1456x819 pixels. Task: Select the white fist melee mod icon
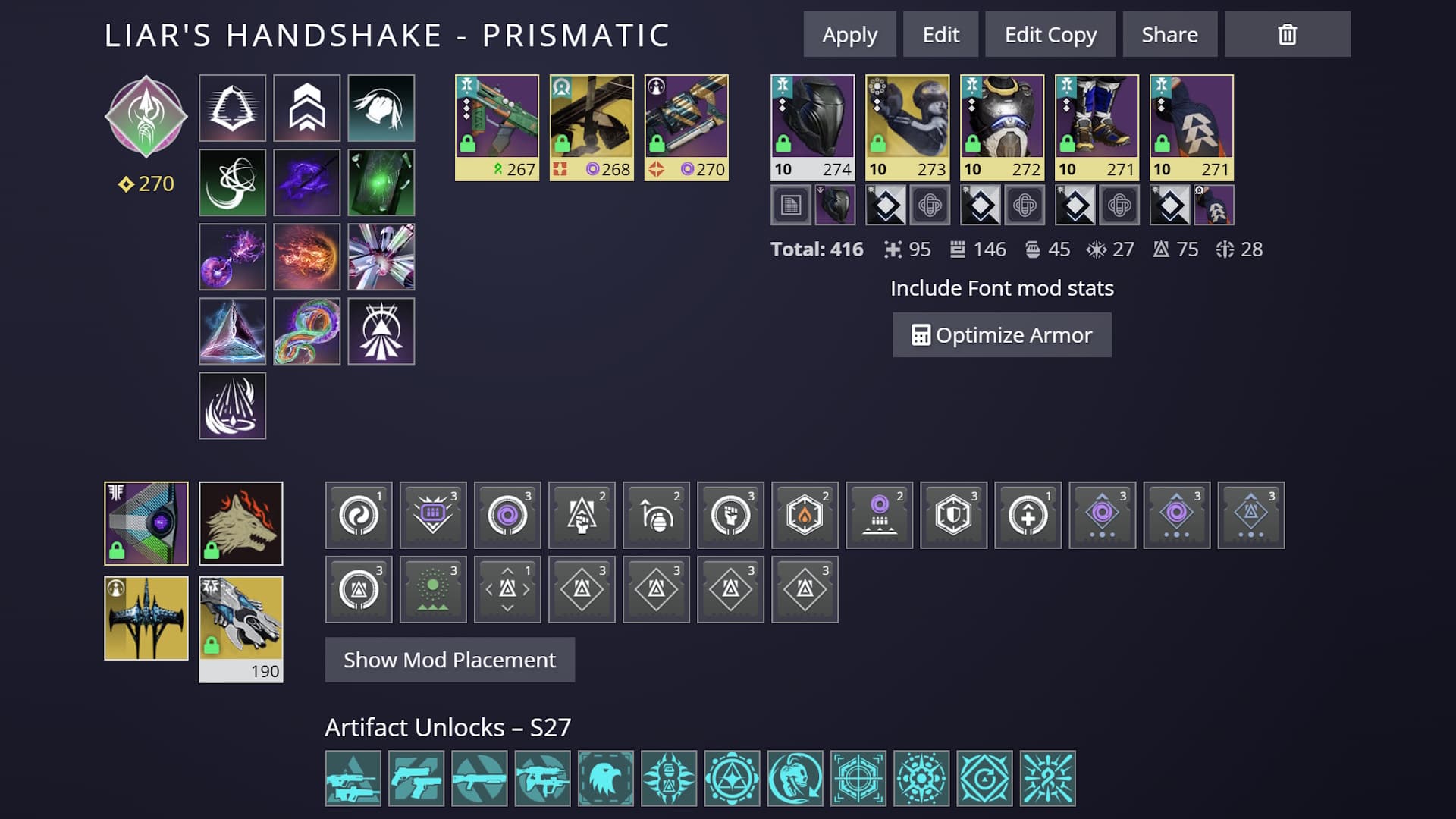tap(730, 516)
